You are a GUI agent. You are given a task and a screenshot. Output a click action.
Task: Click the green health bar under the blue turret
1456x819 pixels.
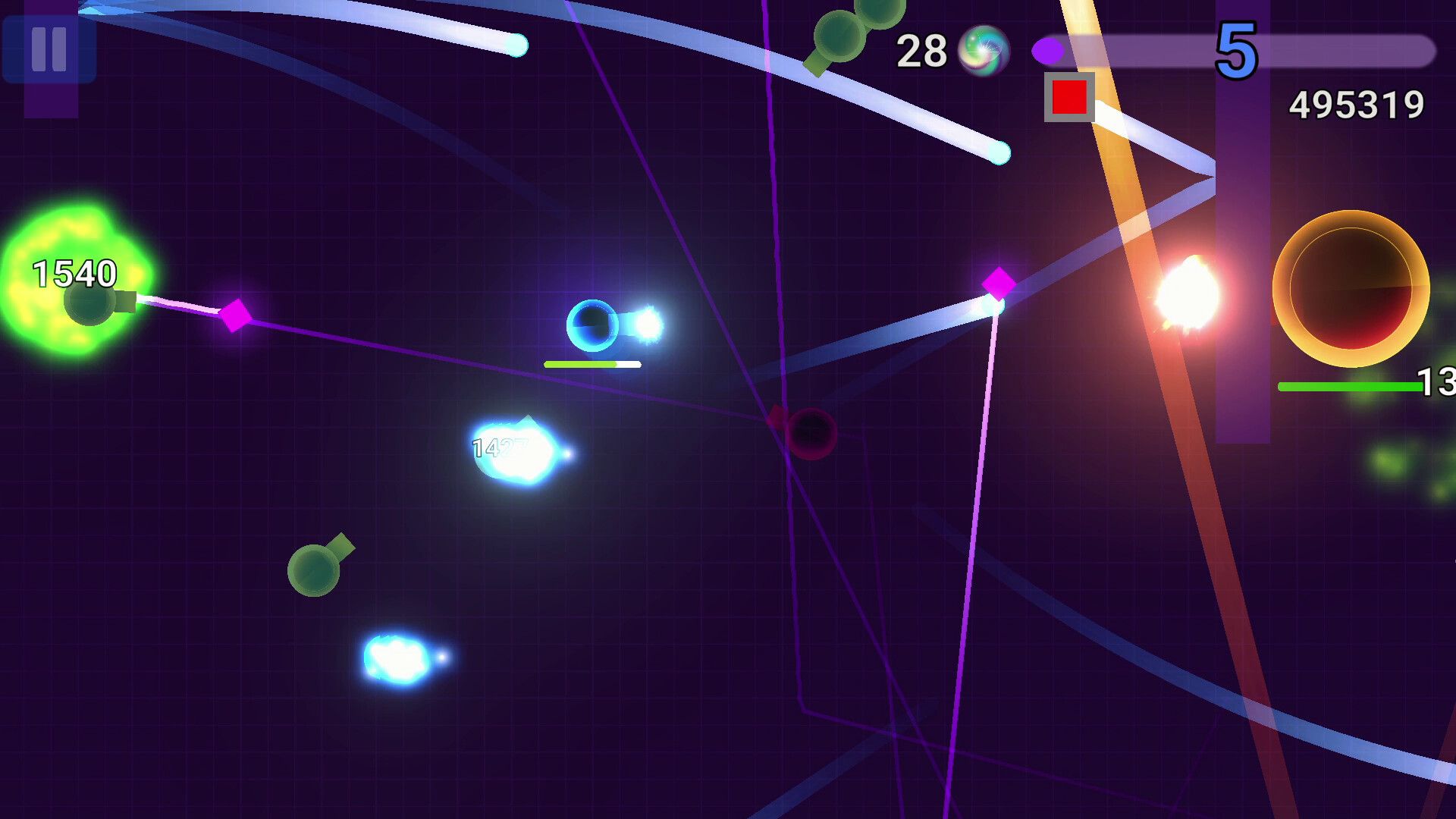pyautogui.click(x=580, y=364)
